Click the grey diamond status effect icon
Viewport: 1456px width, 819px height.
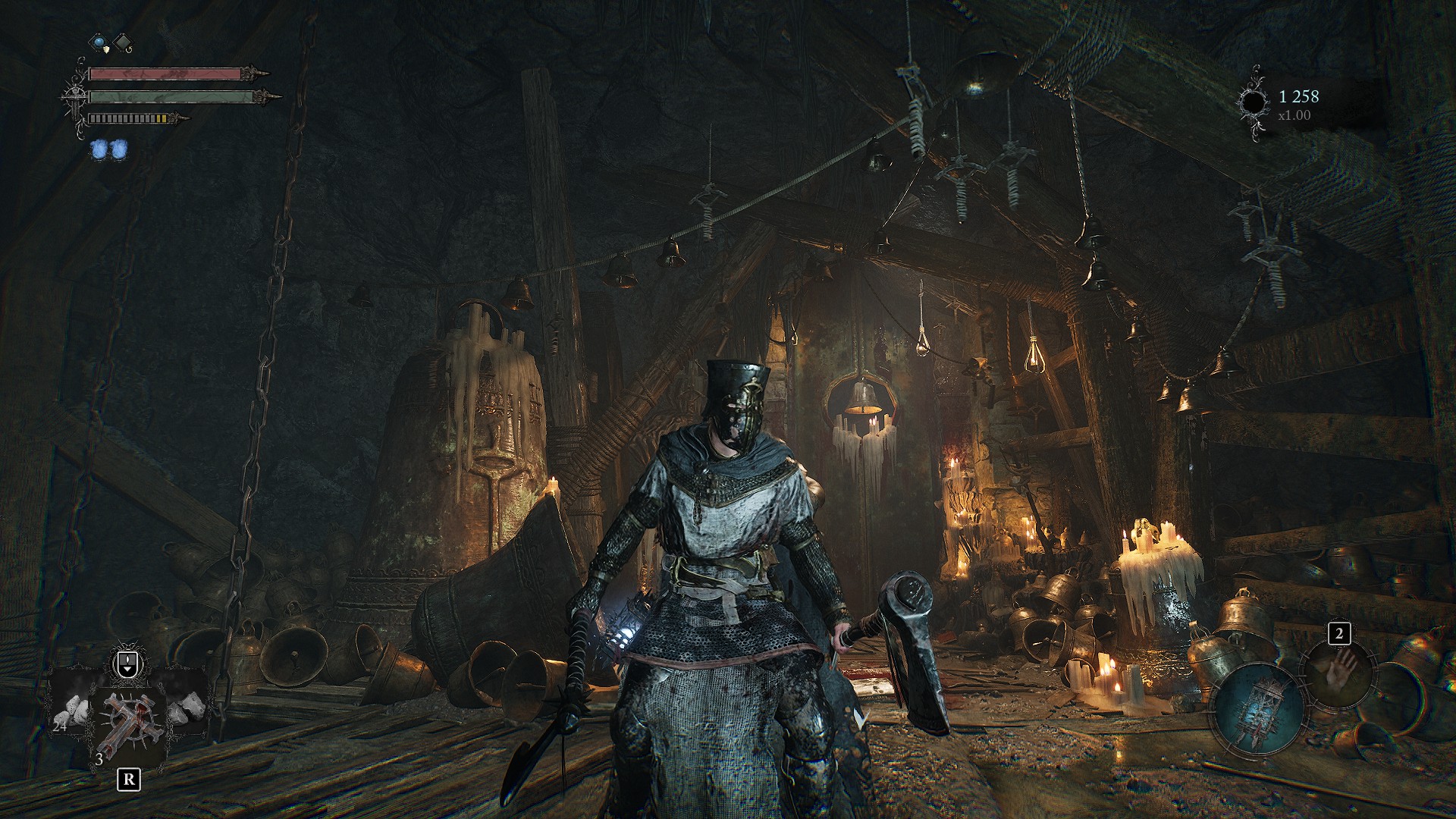[121, 42]
